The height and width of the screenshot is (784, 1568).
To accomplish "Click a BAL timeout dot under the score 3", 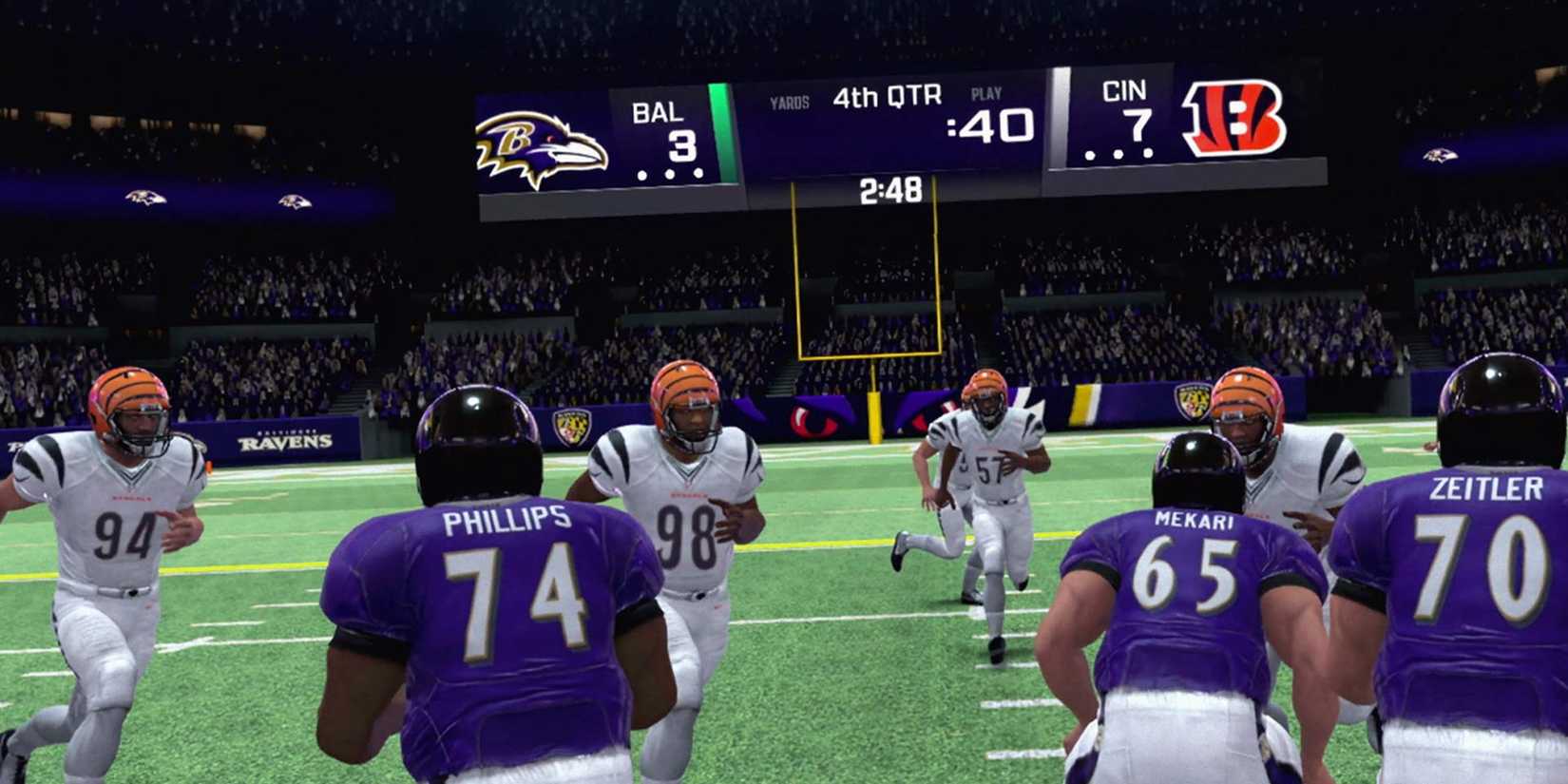I will (670, 176).
